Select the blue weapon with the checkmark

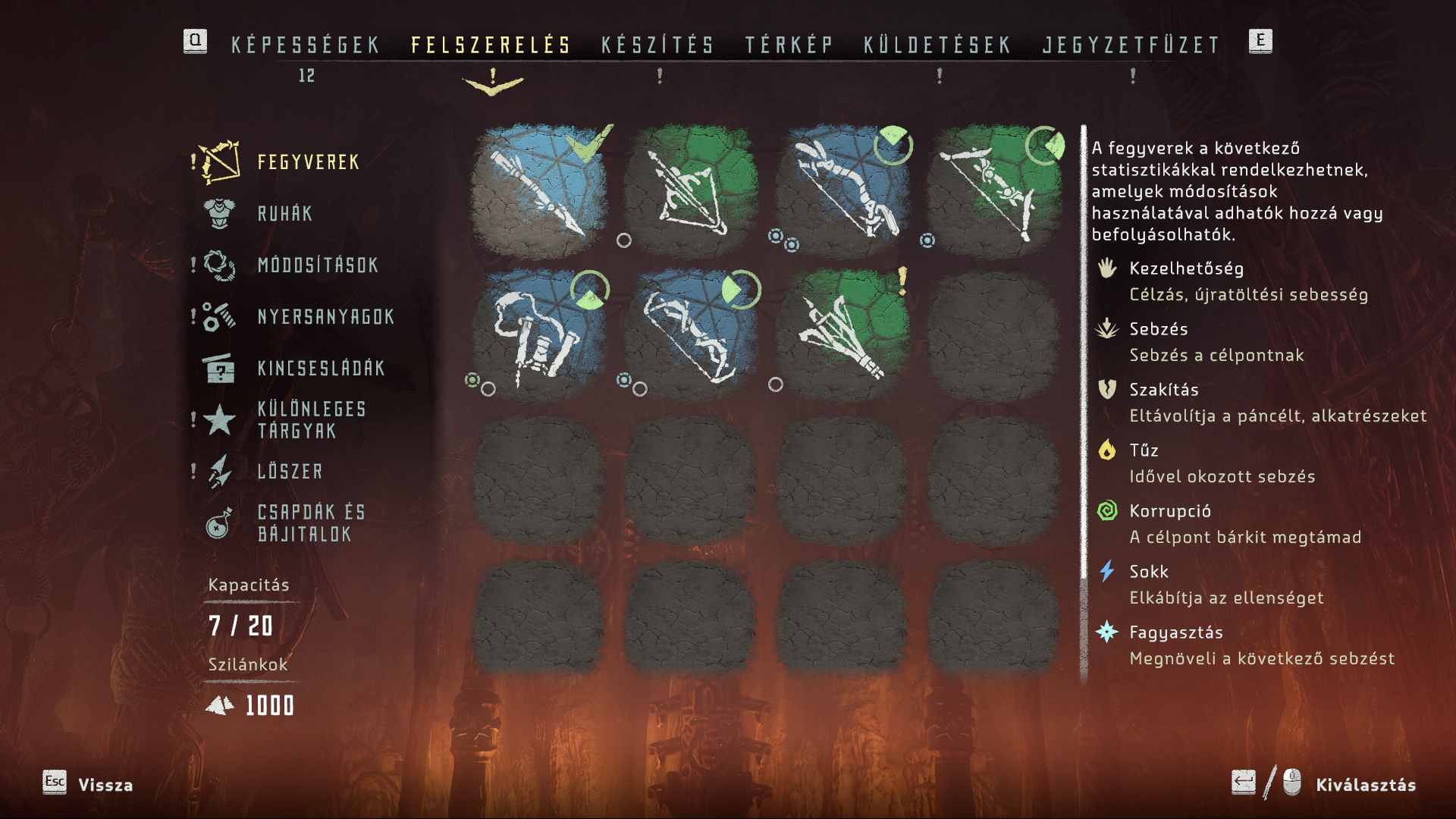[539, 189]
